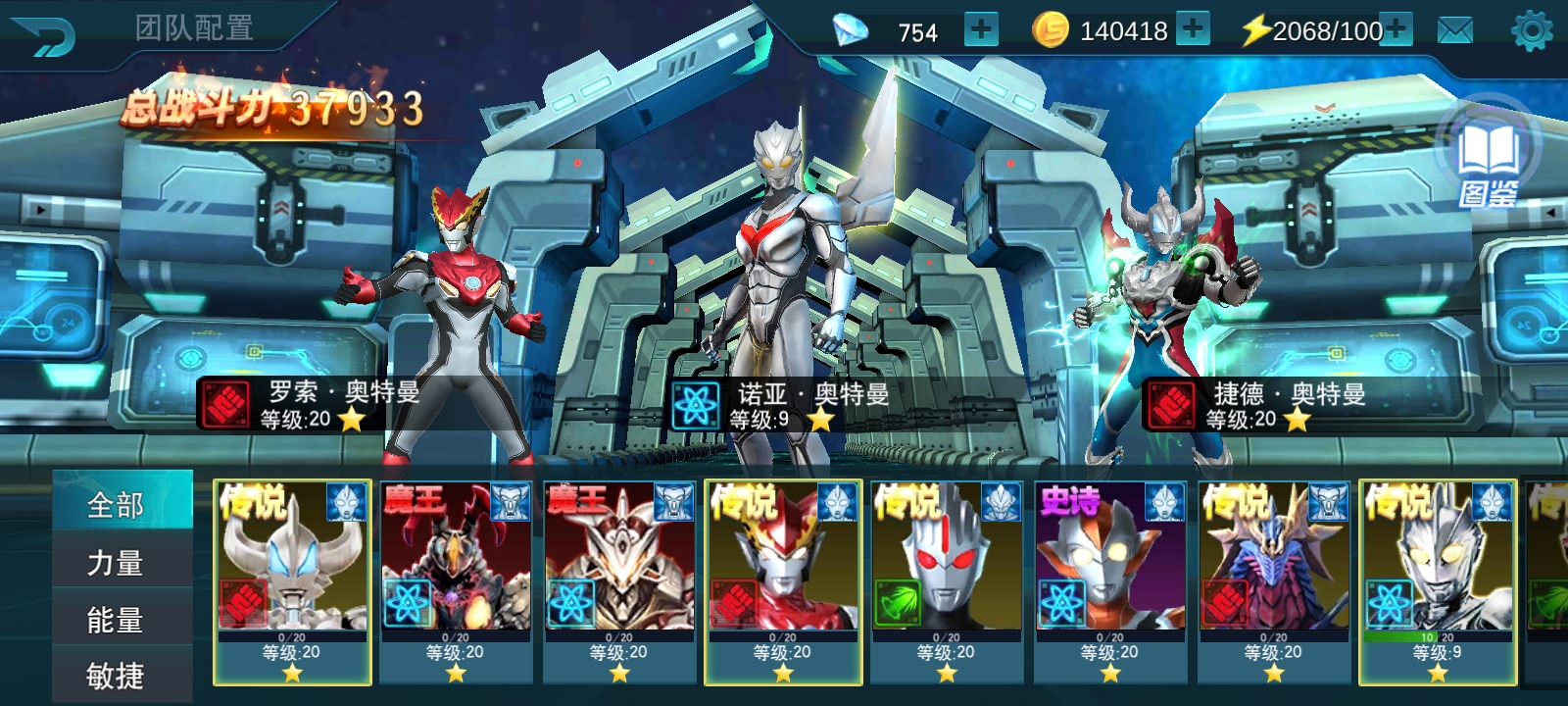Open the mail envelope icon
Screen dimensions: 1568x706
point(1454,31)
